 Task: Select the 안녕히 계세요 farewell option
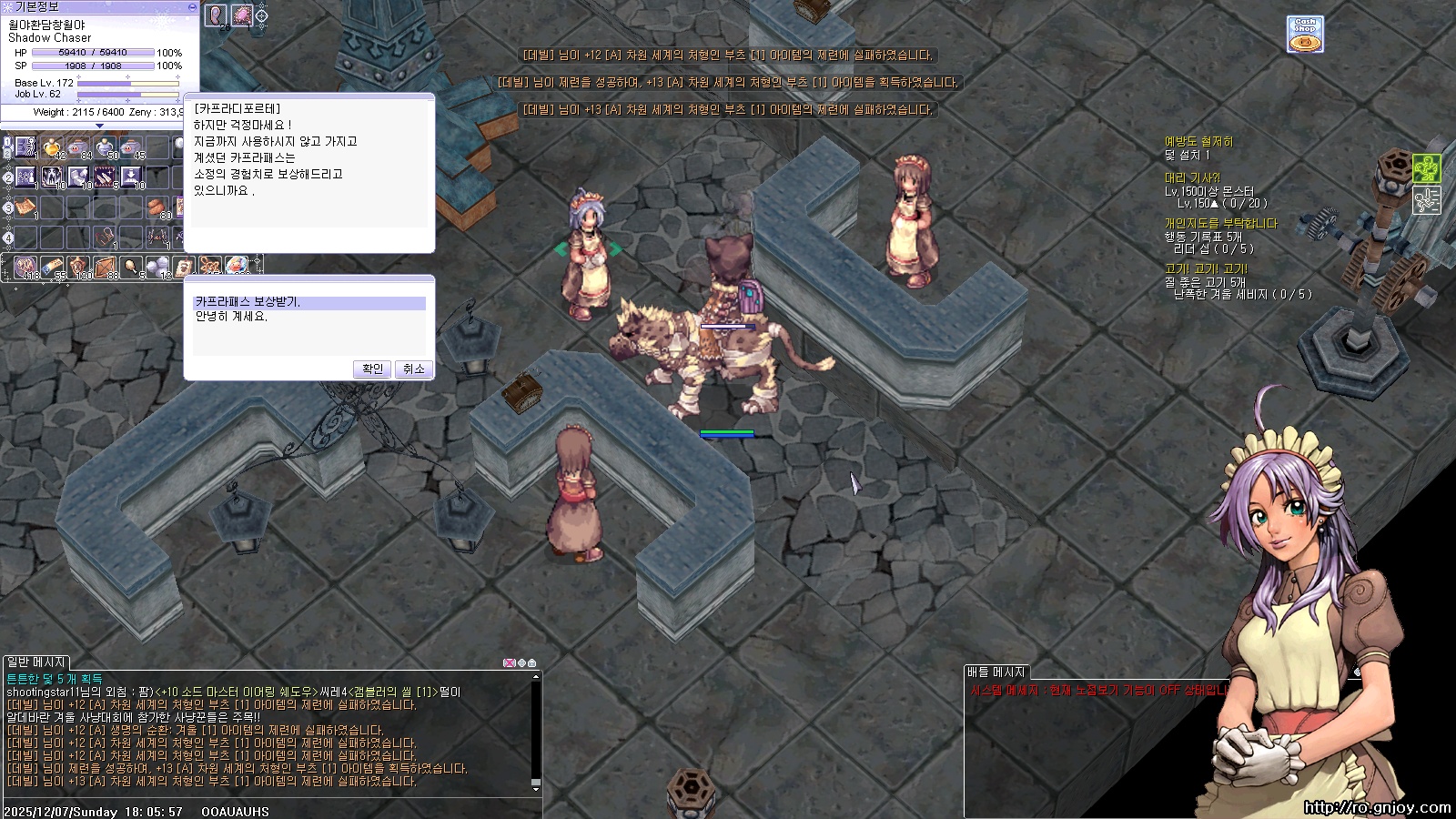(x=232, y=317)
